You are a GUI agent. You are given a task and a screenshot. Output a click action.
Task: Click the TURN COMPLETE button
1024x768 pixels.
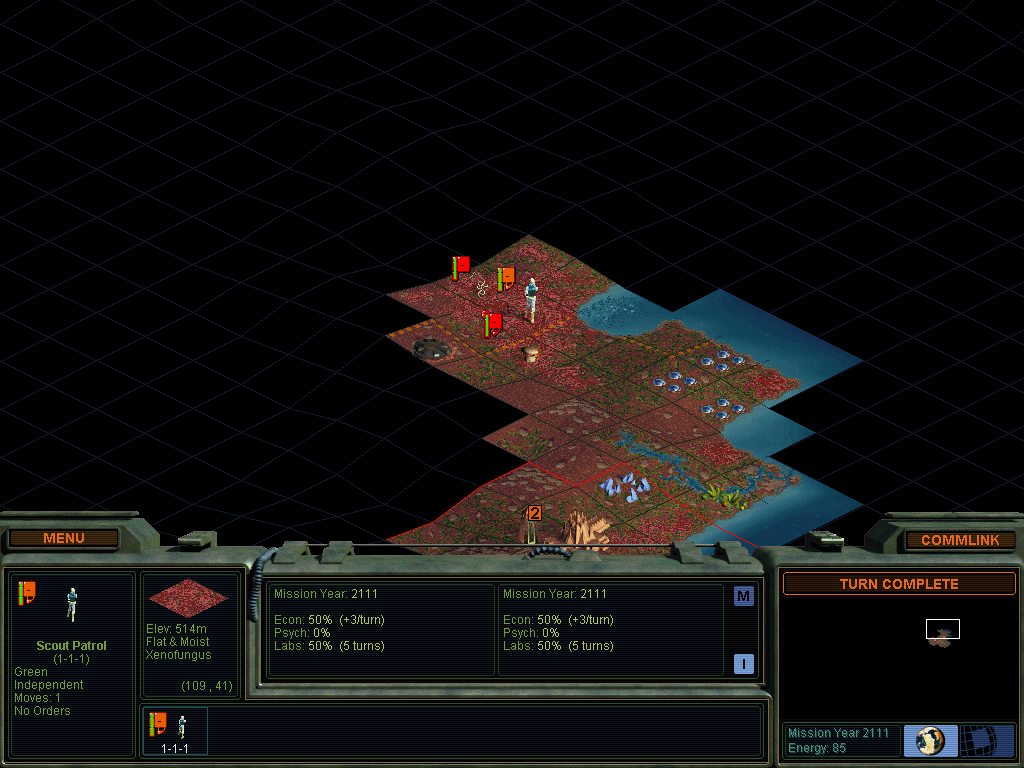(898, 584)
